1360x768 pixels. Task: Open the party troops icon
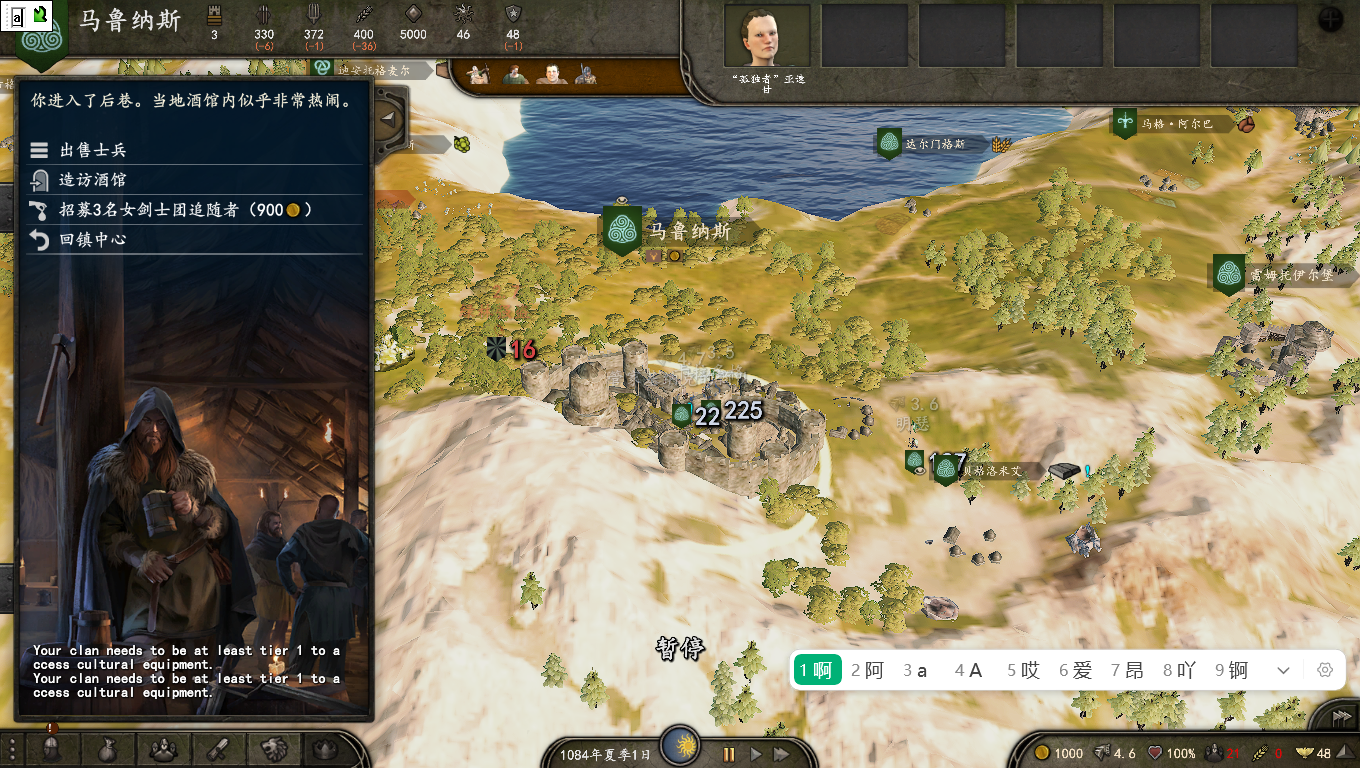[x=163, y=749]
